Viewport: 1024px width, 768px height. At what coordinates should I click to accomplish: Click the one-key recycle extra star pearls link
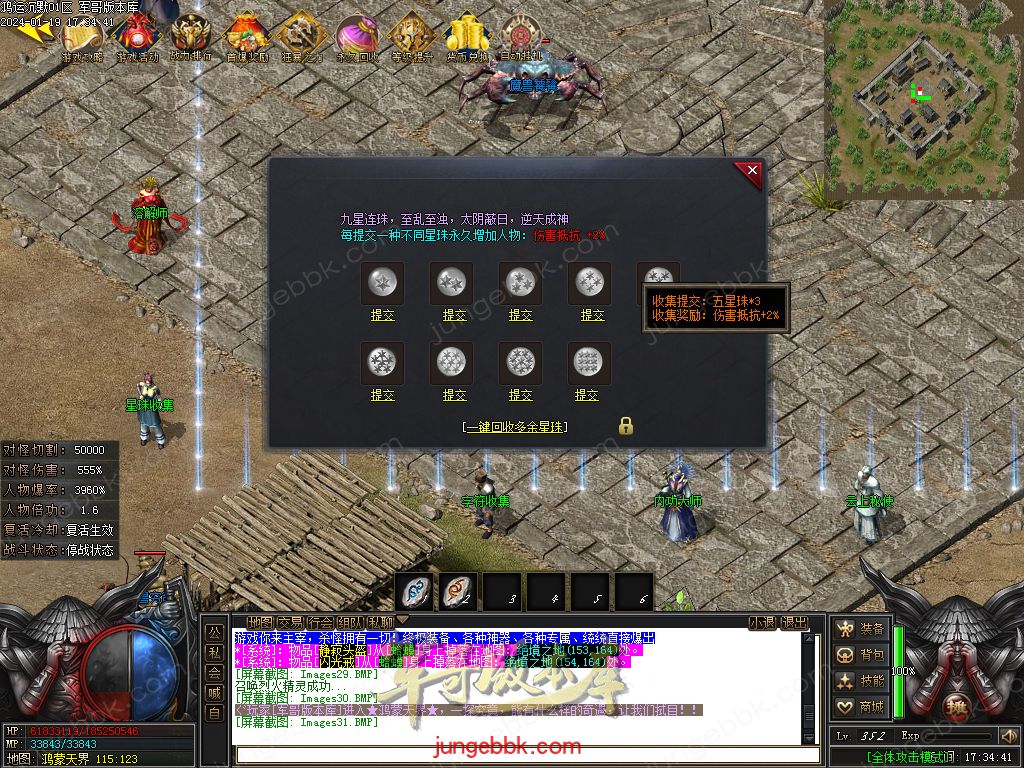point(516,427)
